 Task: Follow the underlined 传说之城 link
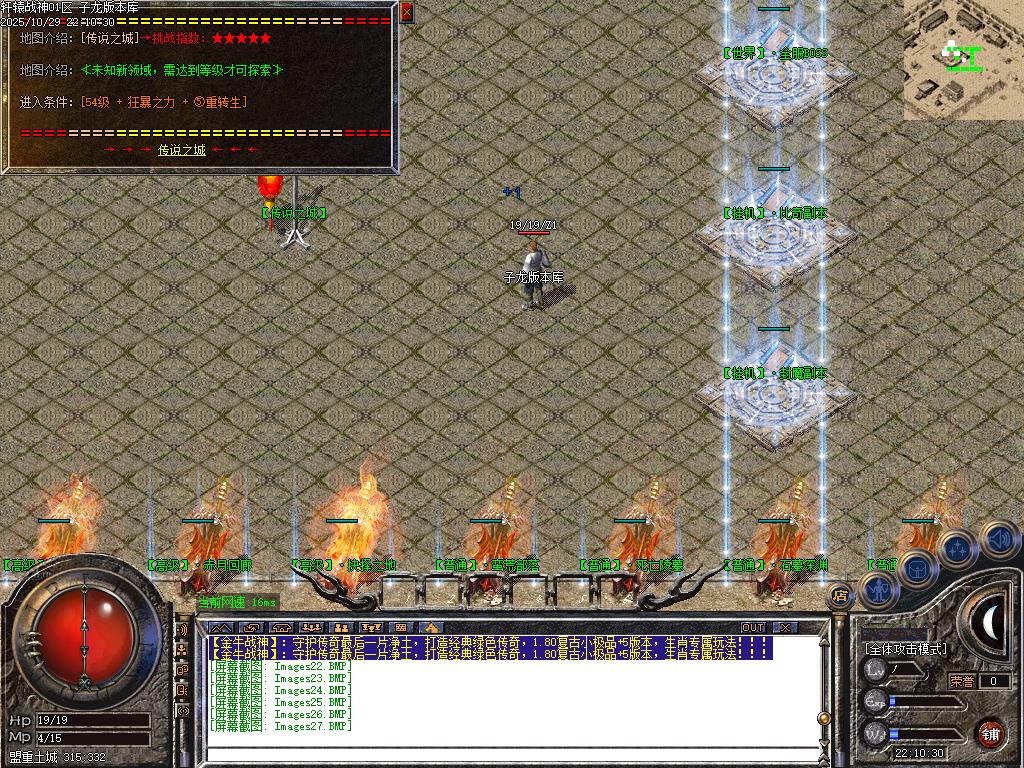pos(181,150)
